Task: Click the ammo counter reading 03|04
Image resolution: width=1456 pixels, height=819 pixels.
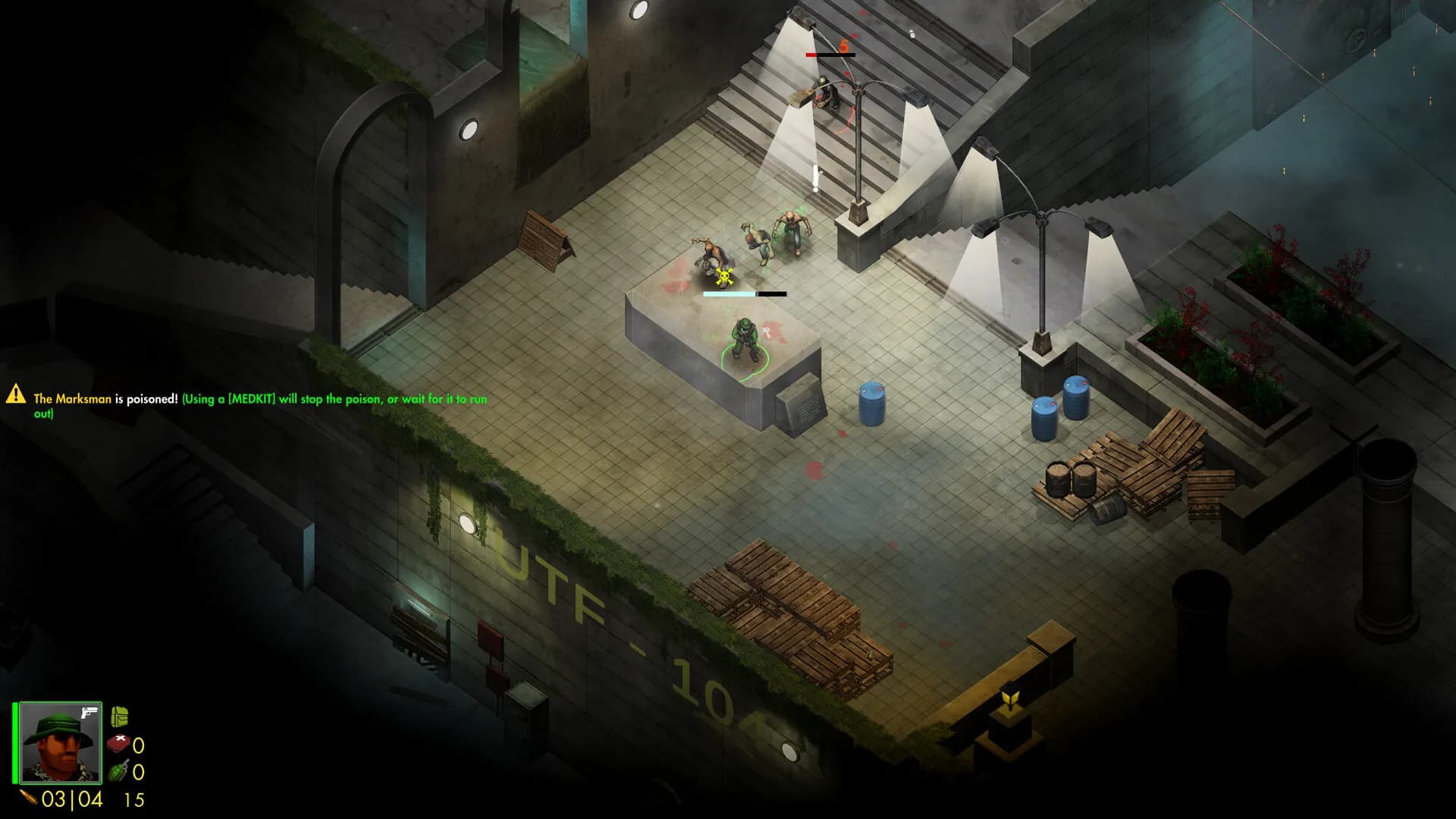Action: tap(72, 799)
